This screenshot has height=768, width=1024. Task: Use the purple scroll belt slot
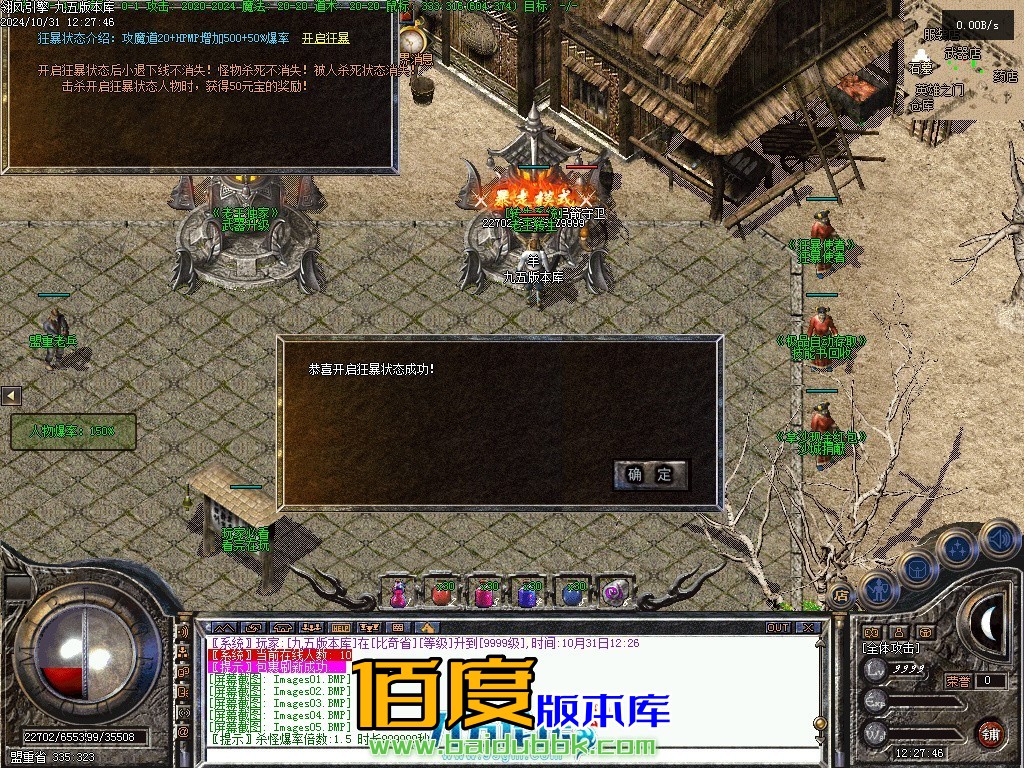[613, 593]
